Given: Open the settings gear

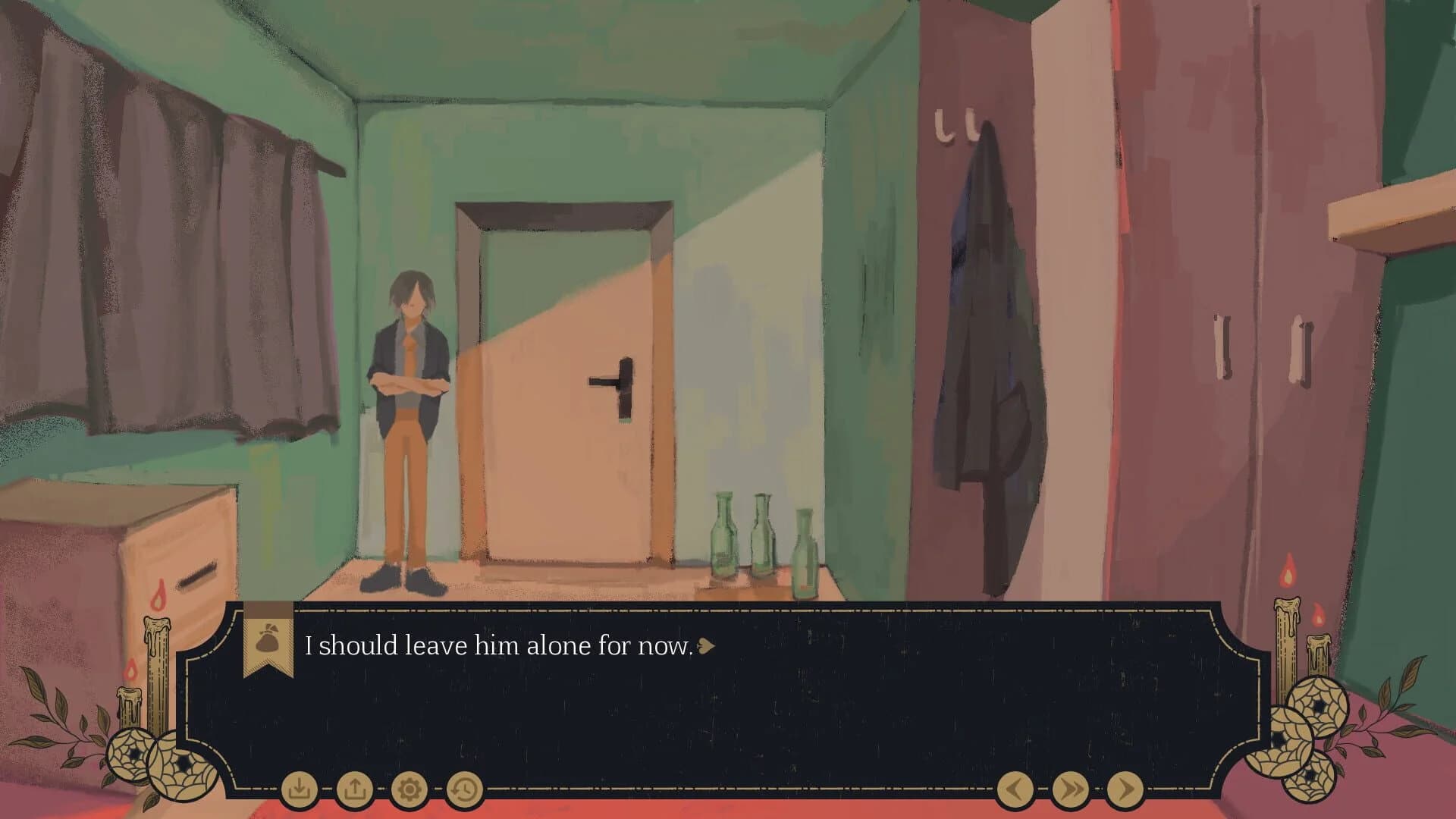Looking at the screenshot, I should (x=410, y=789).
